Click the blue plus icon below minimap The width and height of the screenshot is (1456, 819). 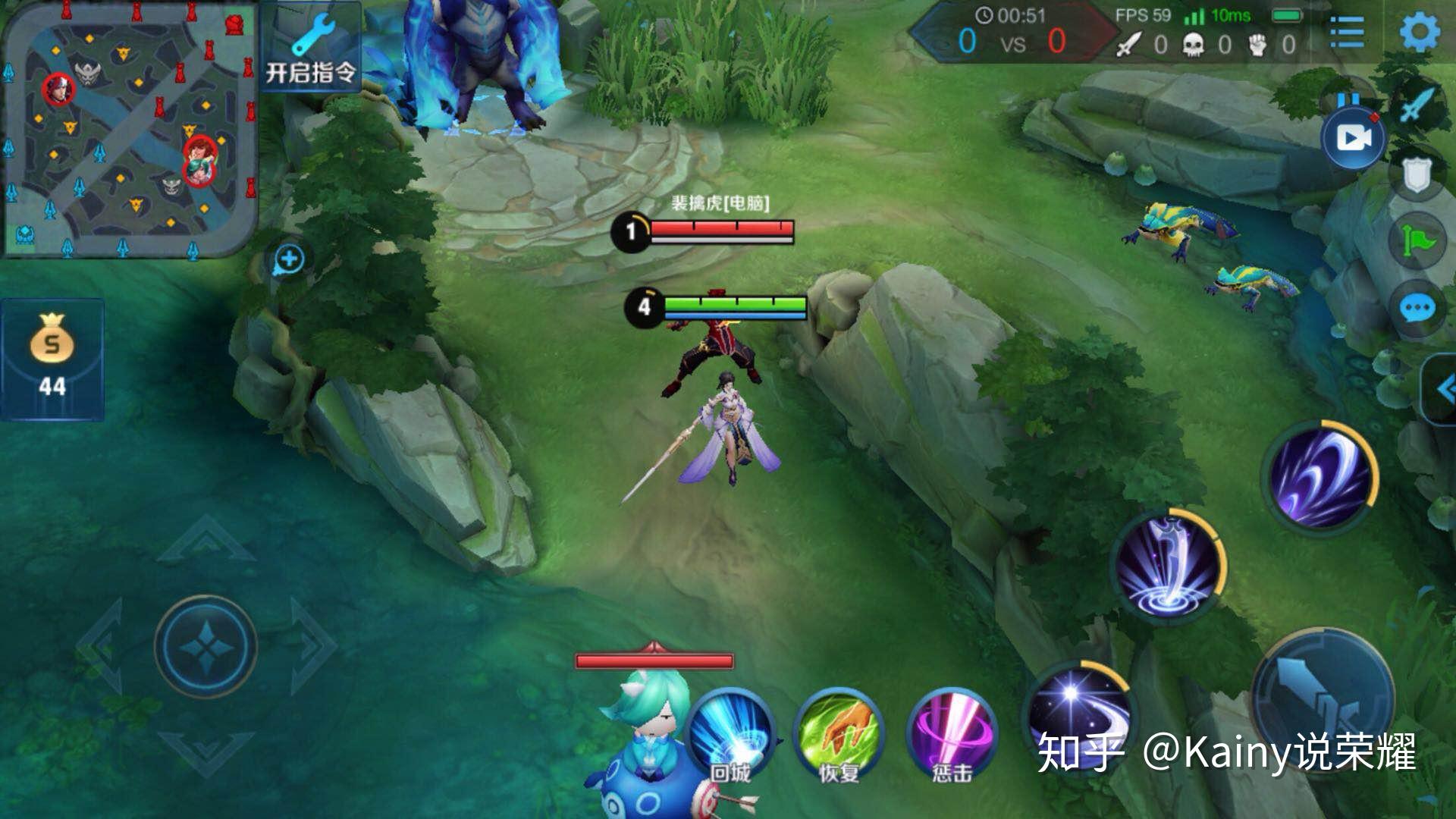[289, 260]
